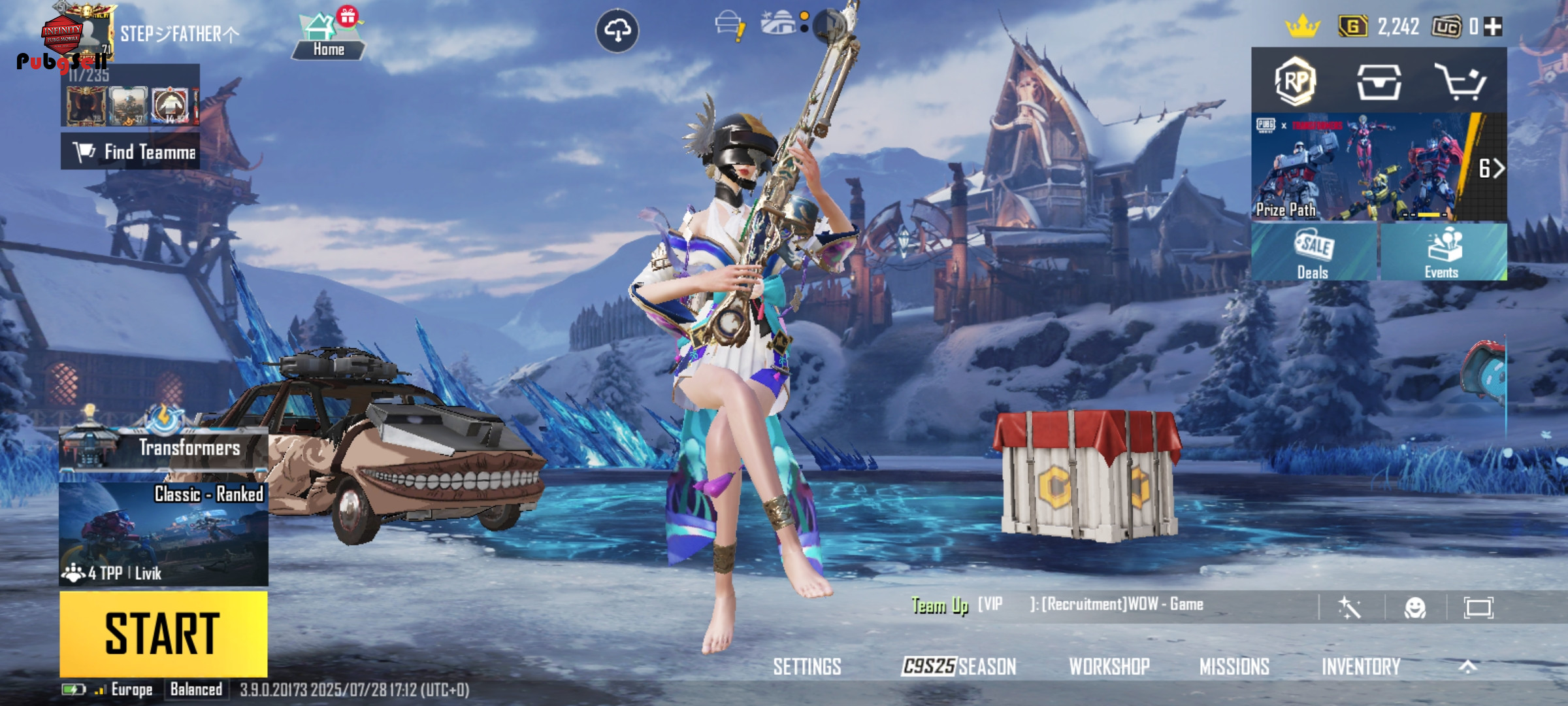Open the shopping cart shop icon
Image resolution: width=1568 pixels, height=706 pixels.
coord(1461,82)
